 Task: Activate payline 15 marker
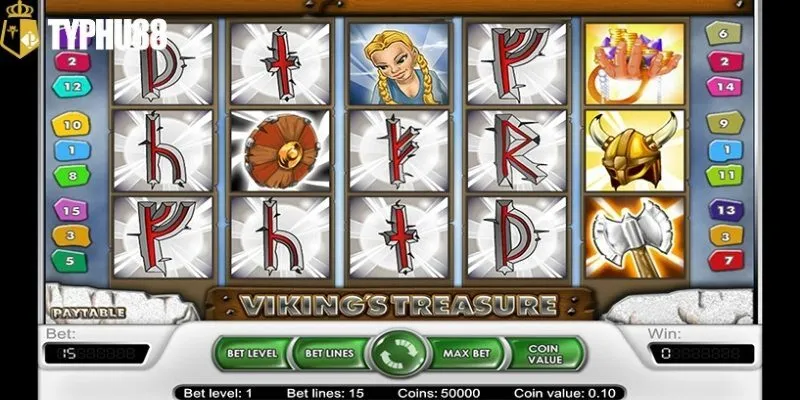tap(71, 211)
